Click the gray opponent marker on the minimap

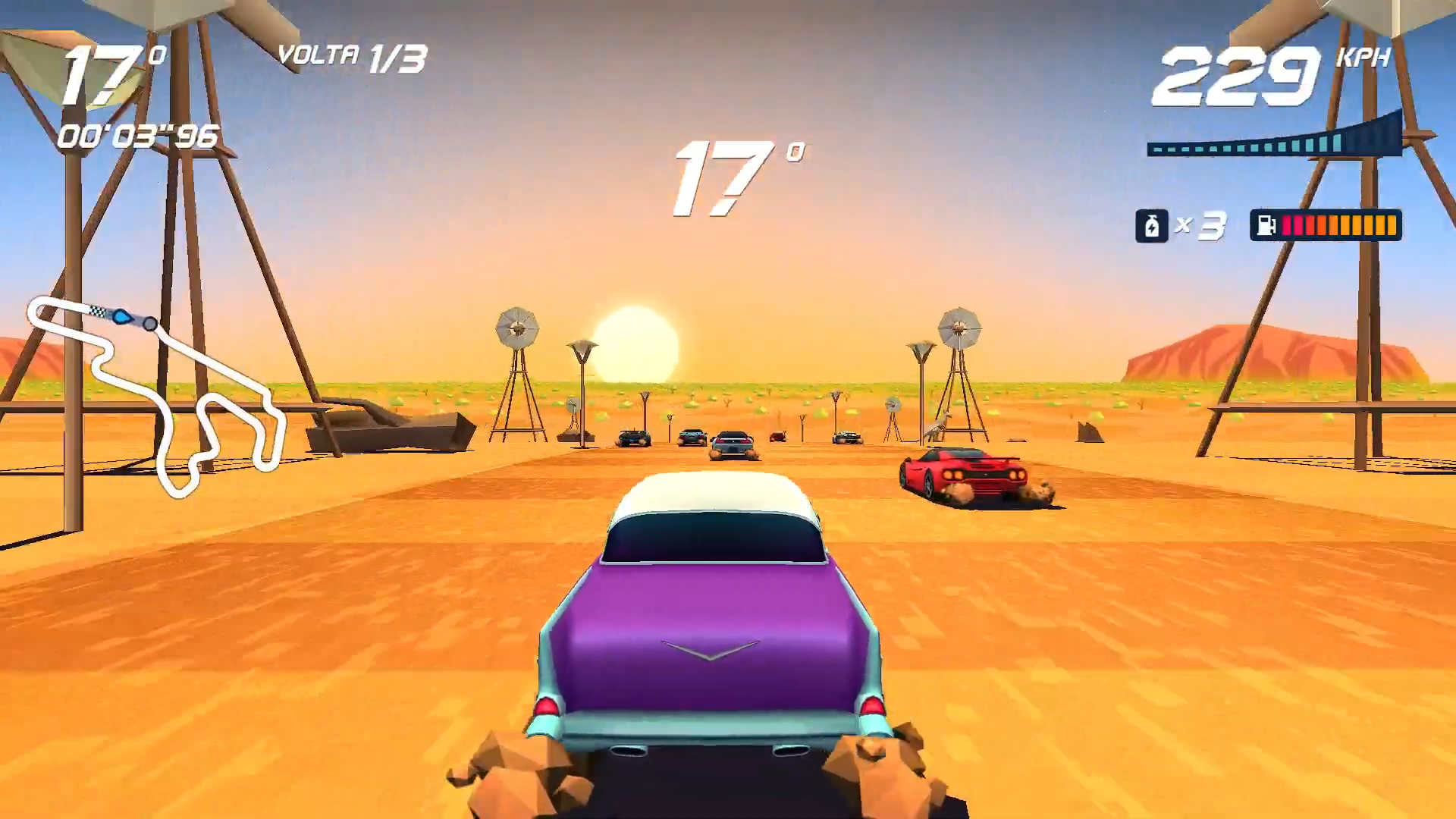[x=152, y=323]
